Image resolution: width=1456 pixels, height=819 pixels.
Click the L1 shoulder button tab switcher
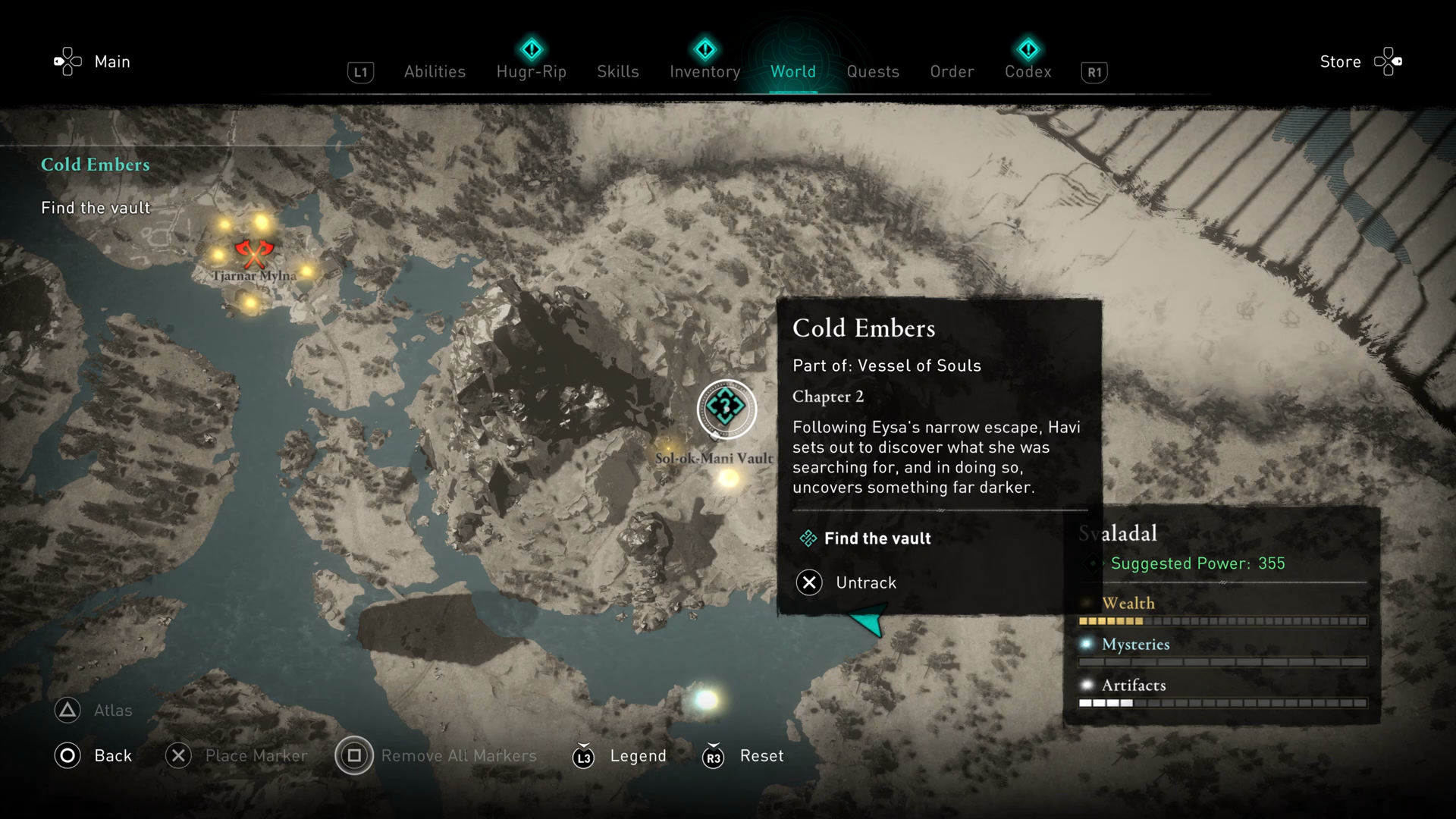(360, 72)
